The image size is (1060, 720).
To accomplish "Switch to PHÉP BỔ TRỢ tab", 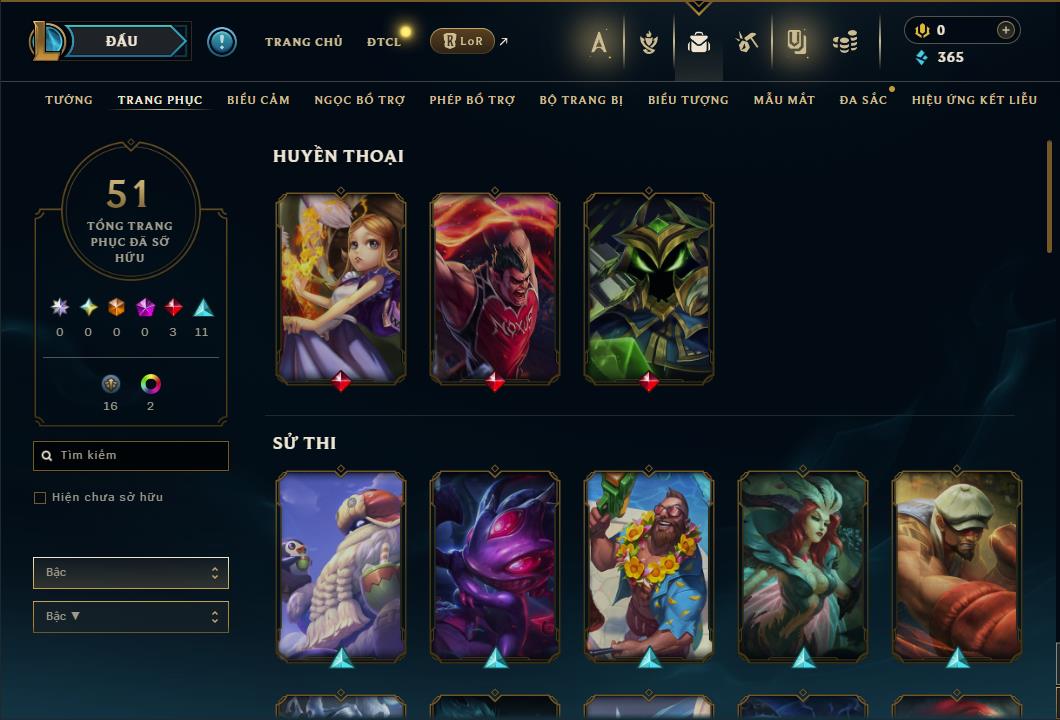I will (472, 100).
